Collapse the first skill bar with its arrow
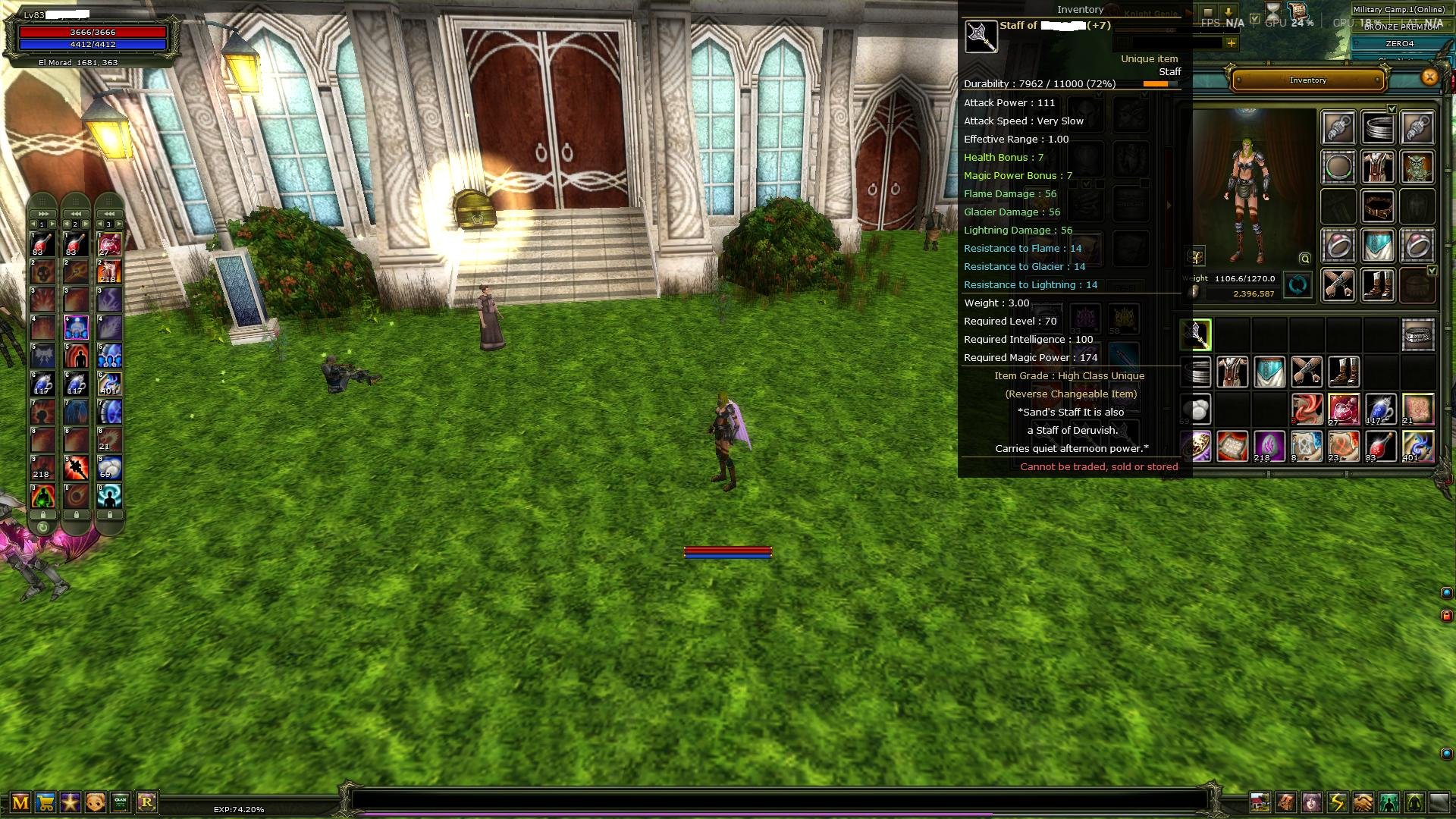Image resolution: width=1456 pixels, height=819 pixels. tap(43, 214)
